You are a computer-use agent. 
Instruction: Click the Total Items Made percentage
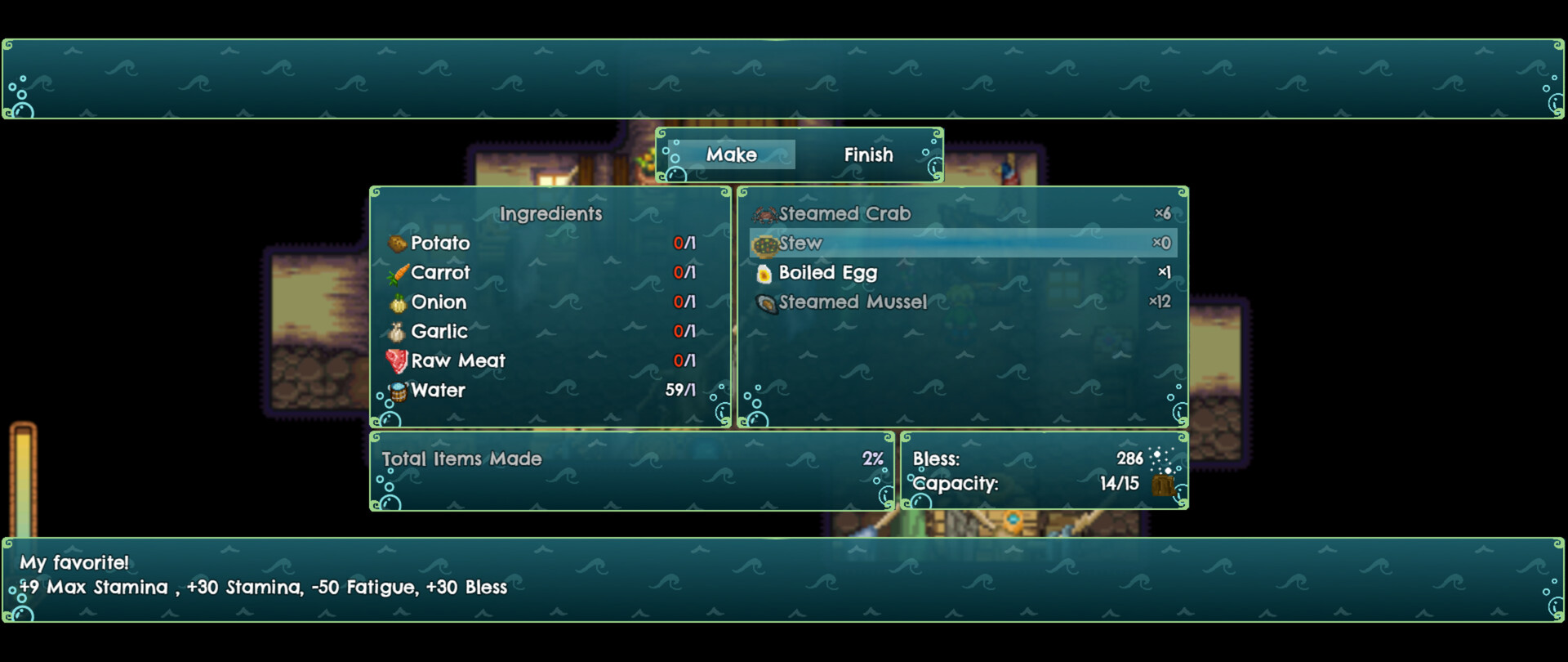pos(871,458)
